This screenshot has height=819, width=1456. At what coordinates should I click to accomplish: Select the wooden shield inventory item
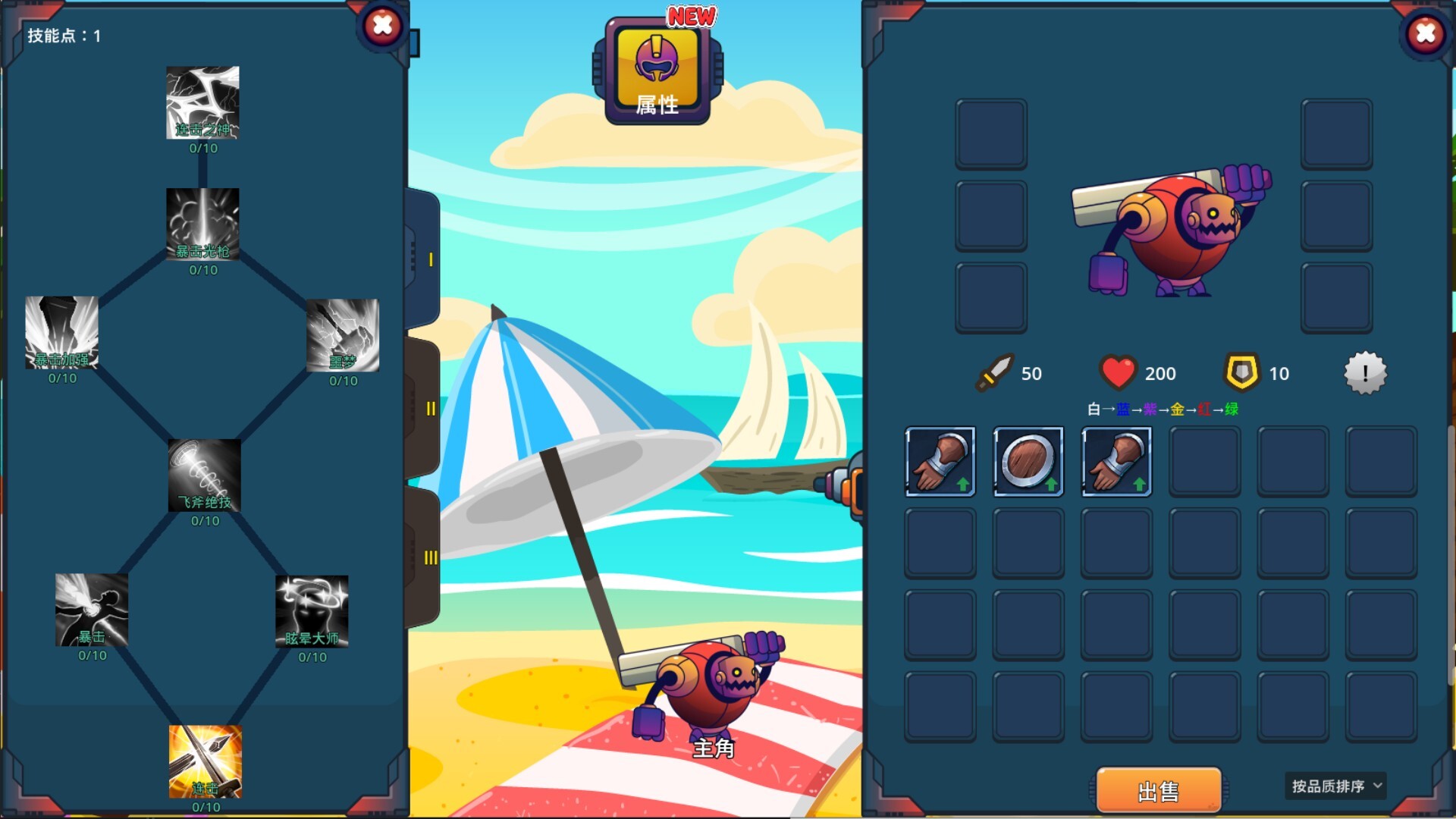point(1028,461)
